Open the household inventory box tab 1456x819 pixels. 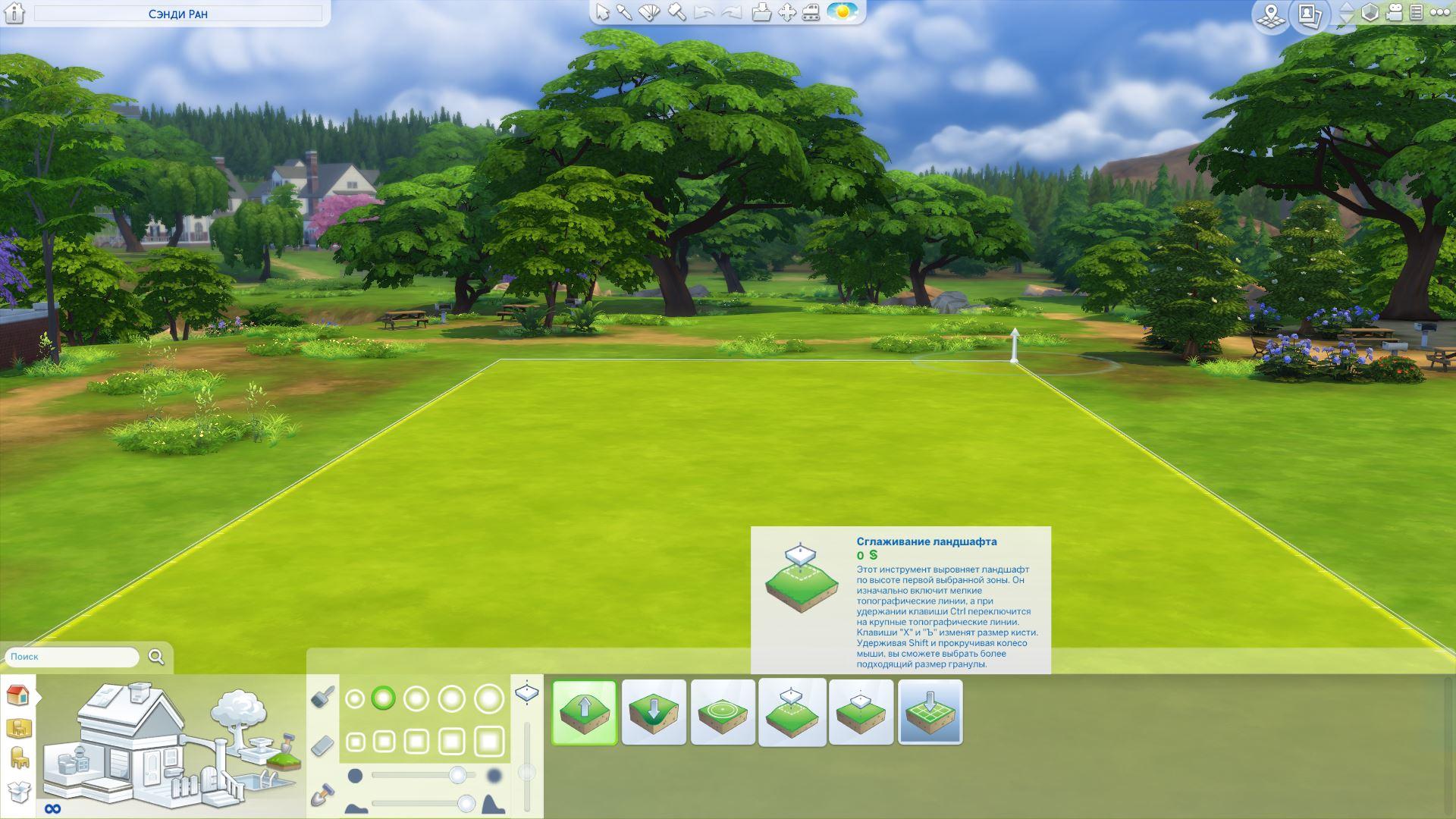click(x=18, y=791)
